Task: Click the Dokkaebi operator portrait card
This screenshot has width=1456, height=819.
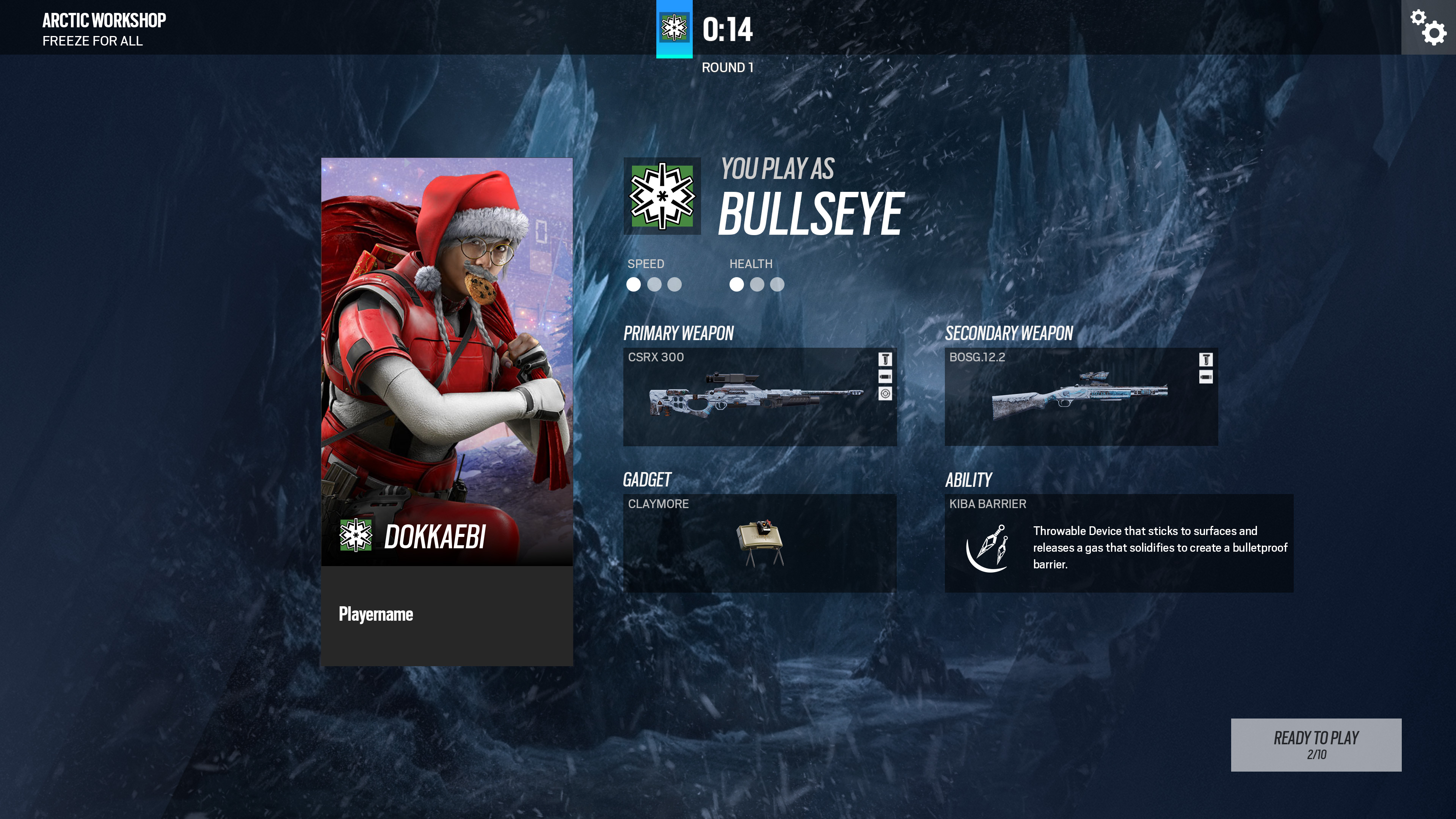Action: coord(447,362)
